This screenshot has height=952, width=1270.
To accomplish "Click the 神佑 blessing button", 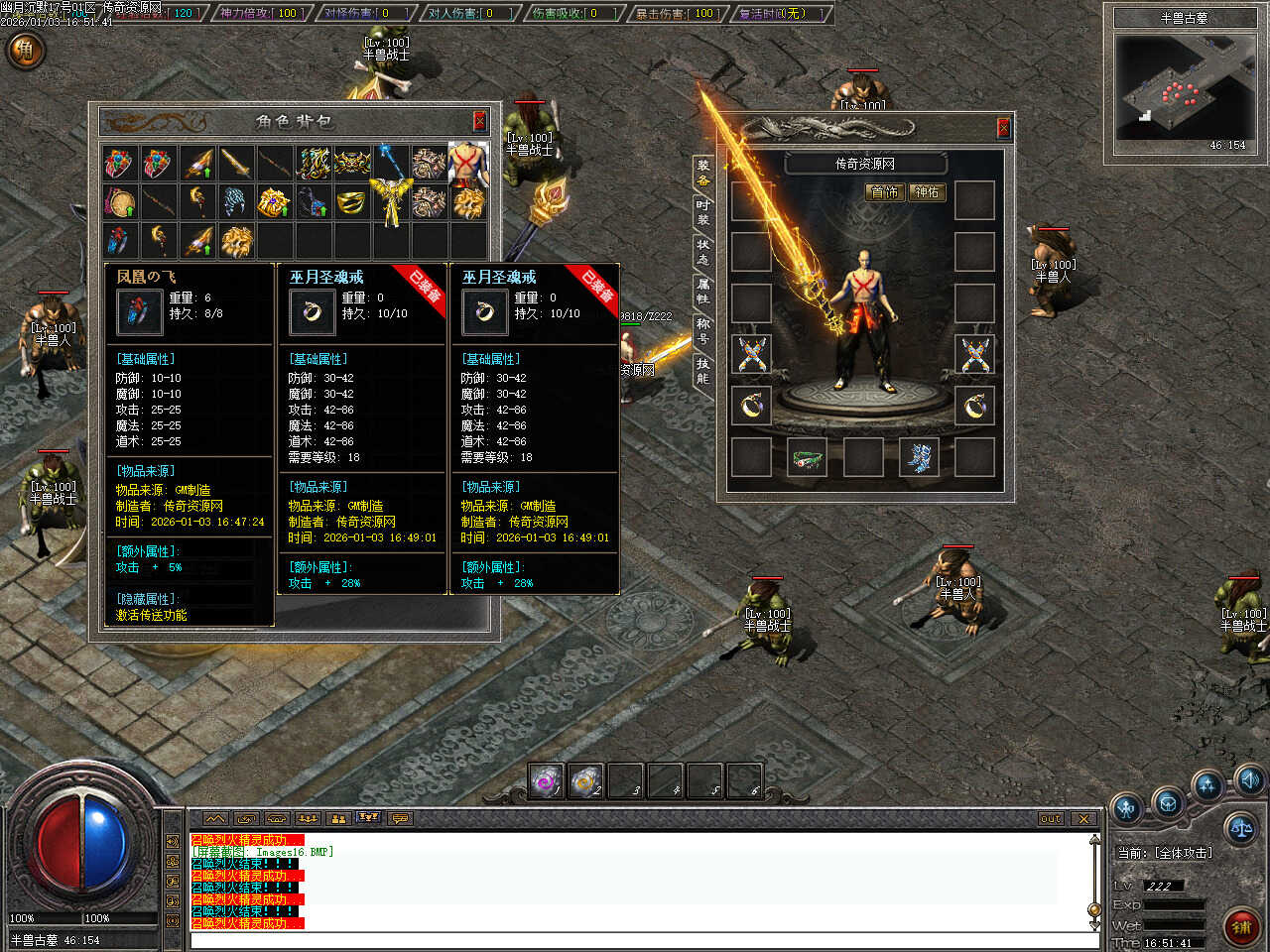I will click(x=927, y=192).
